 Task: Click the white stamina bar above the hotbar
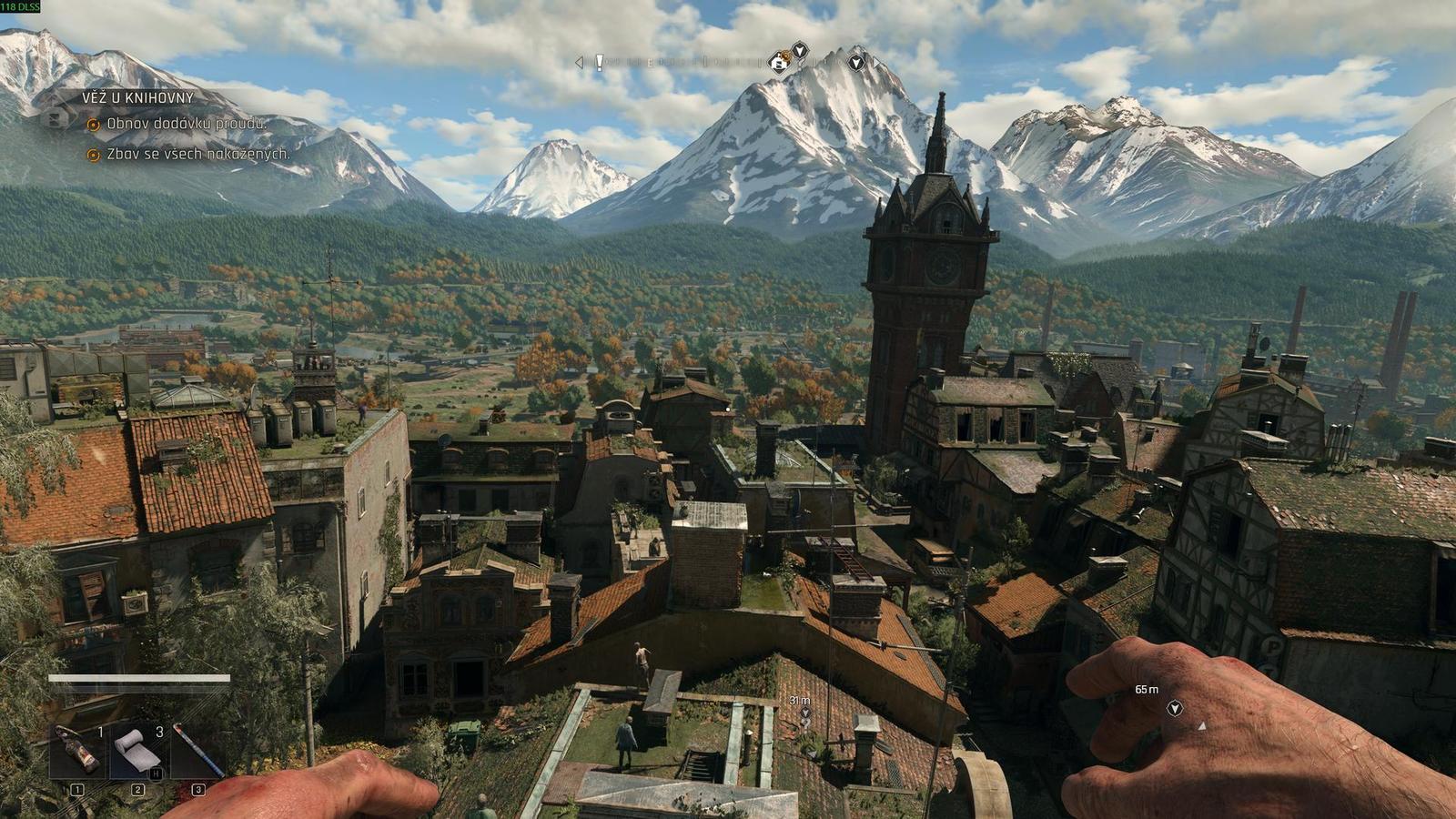[140, 678]
